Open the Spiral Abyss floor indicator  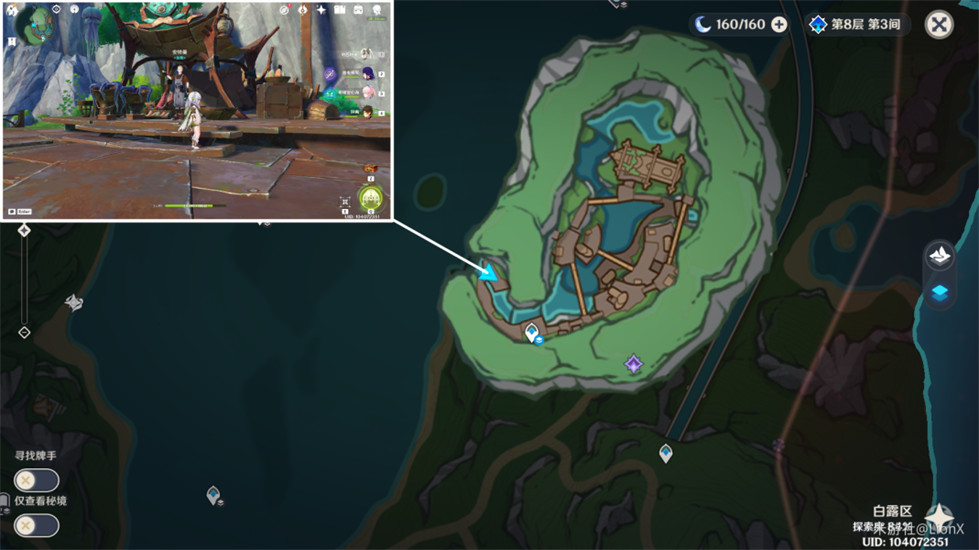(858, 25)
